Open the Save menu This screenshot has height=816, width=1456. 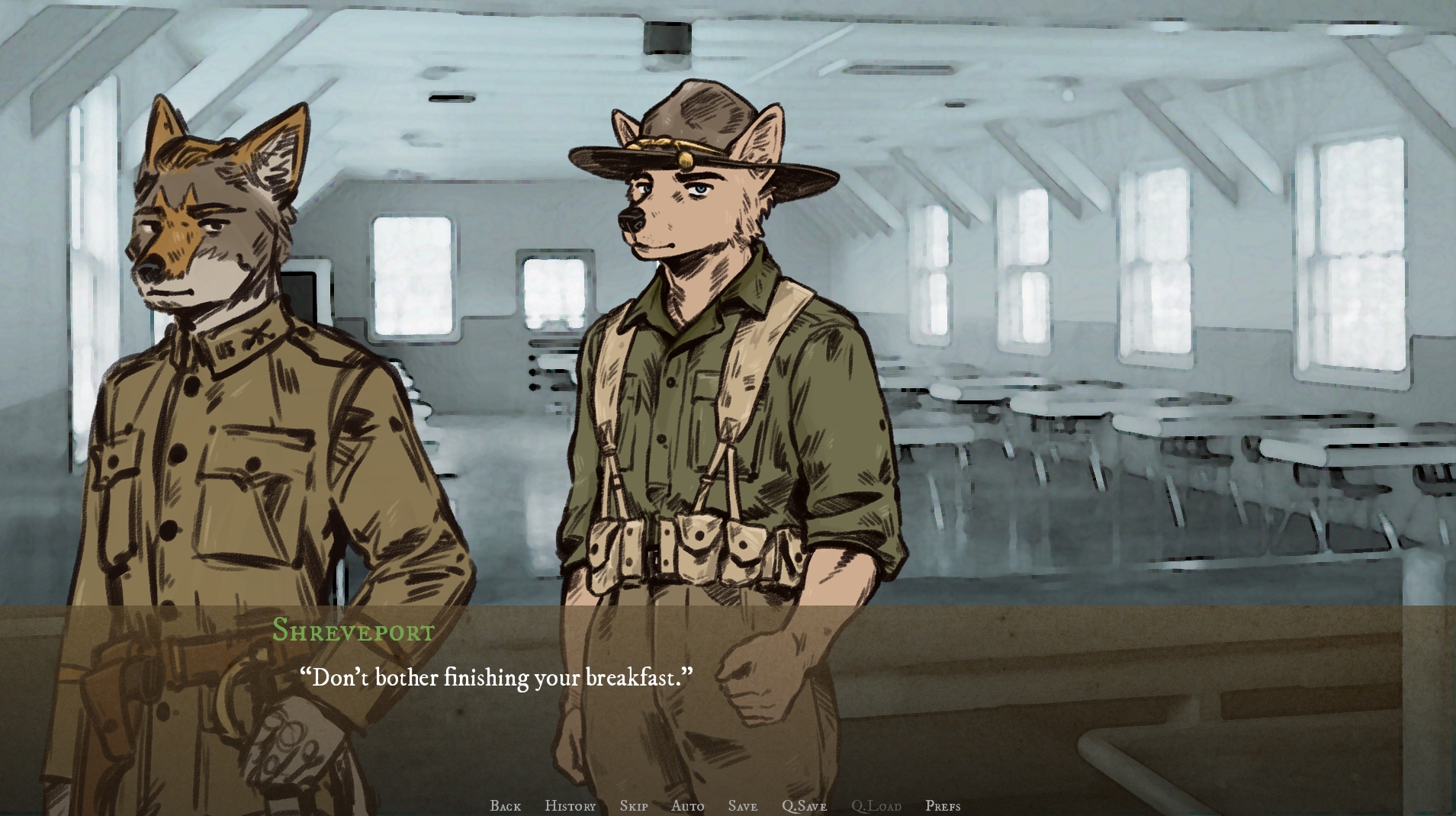pyautogui.click(x=742, y=805)
